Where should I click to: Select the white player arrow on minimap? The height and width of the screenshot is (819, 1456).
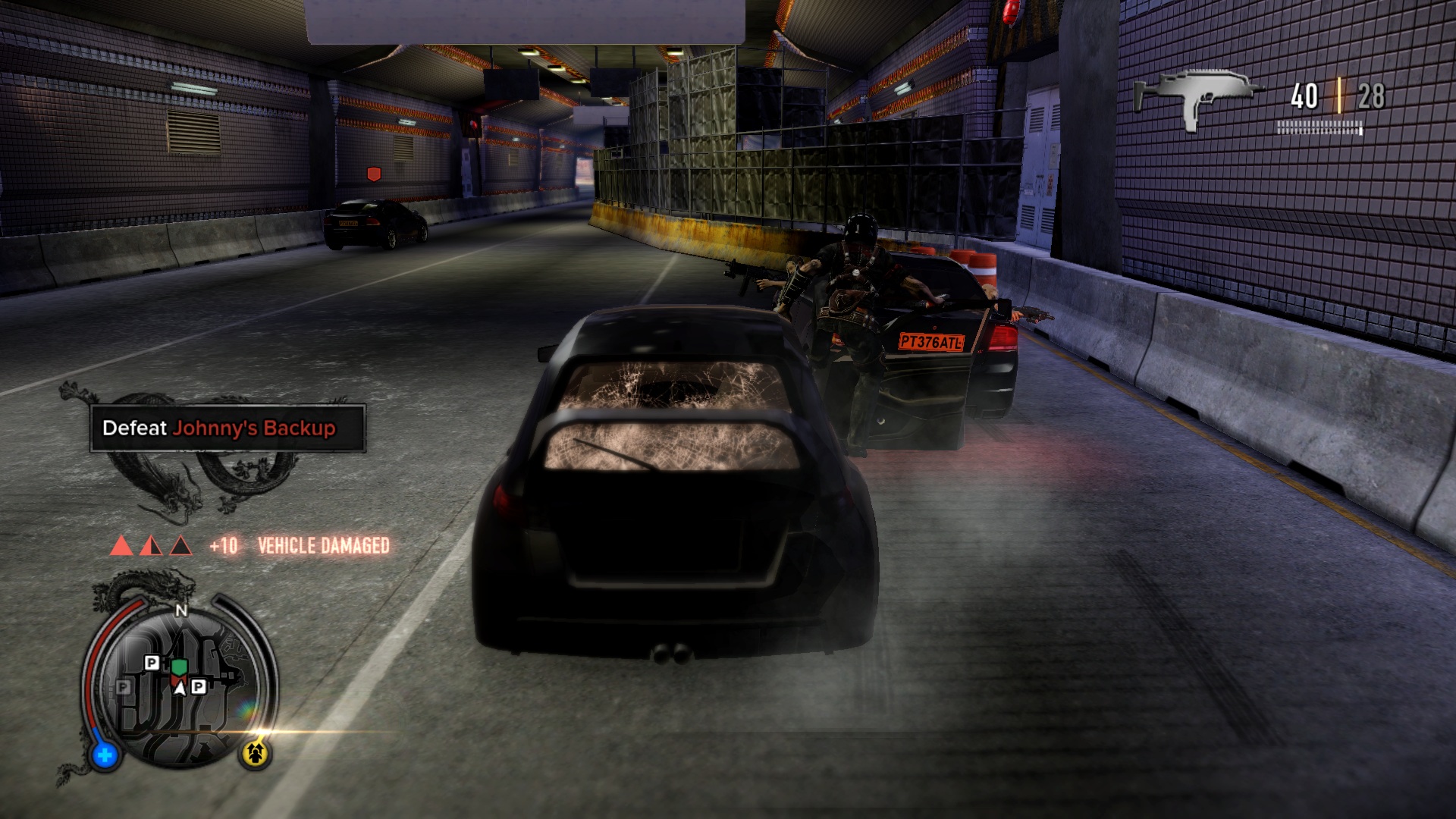coord(180,688)
